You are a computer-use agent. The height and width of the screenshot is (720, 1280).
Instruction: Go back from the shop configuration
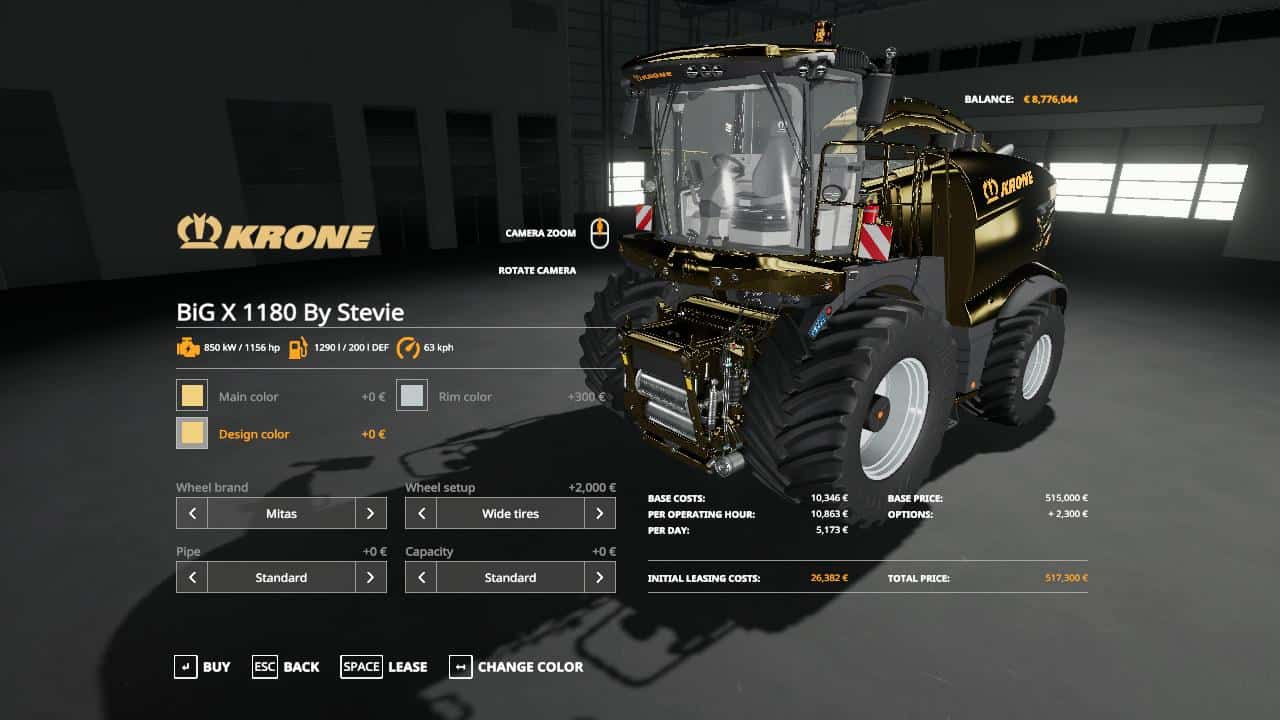[x=285, y=667]
